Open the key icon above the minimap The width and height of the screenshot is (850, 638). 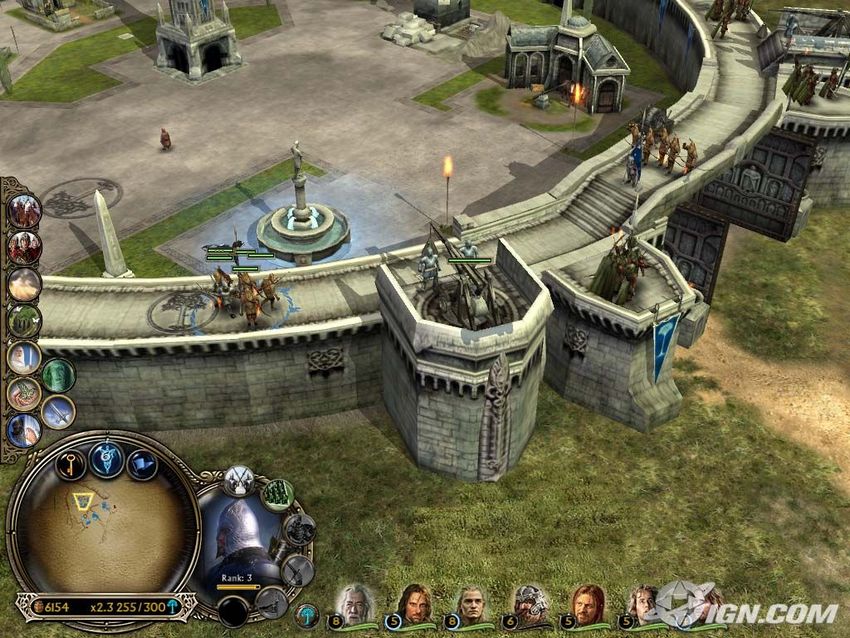click(70, 464)
